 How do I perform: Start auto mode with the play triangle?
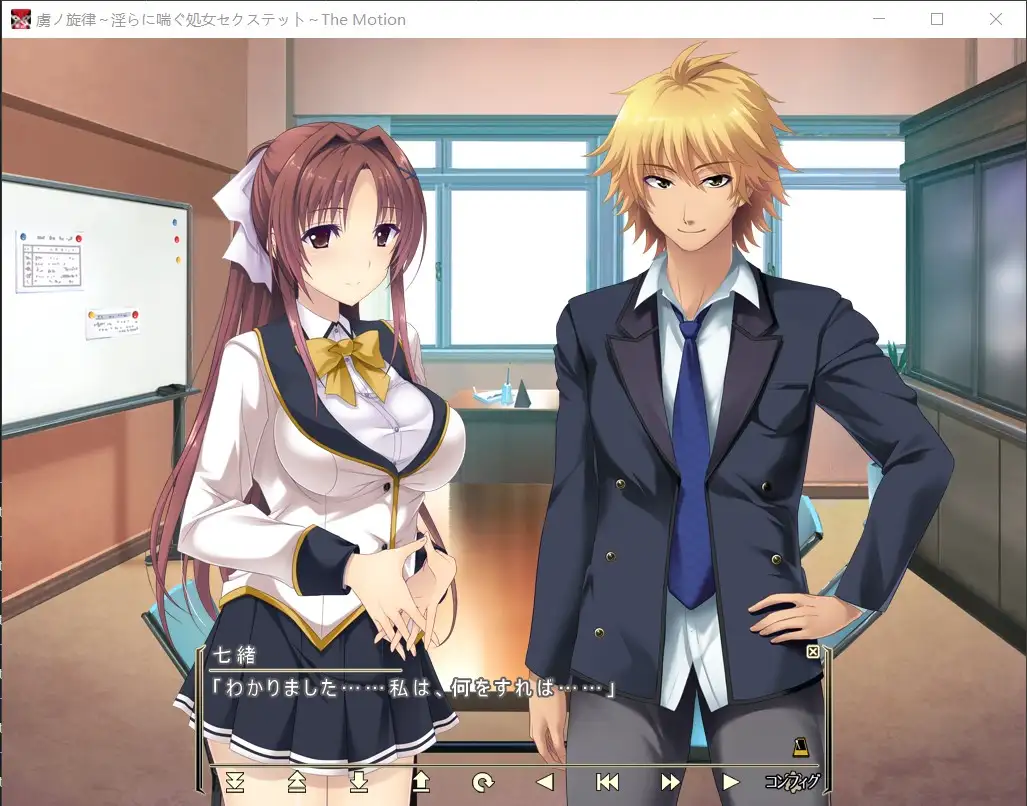pos(731,781)
